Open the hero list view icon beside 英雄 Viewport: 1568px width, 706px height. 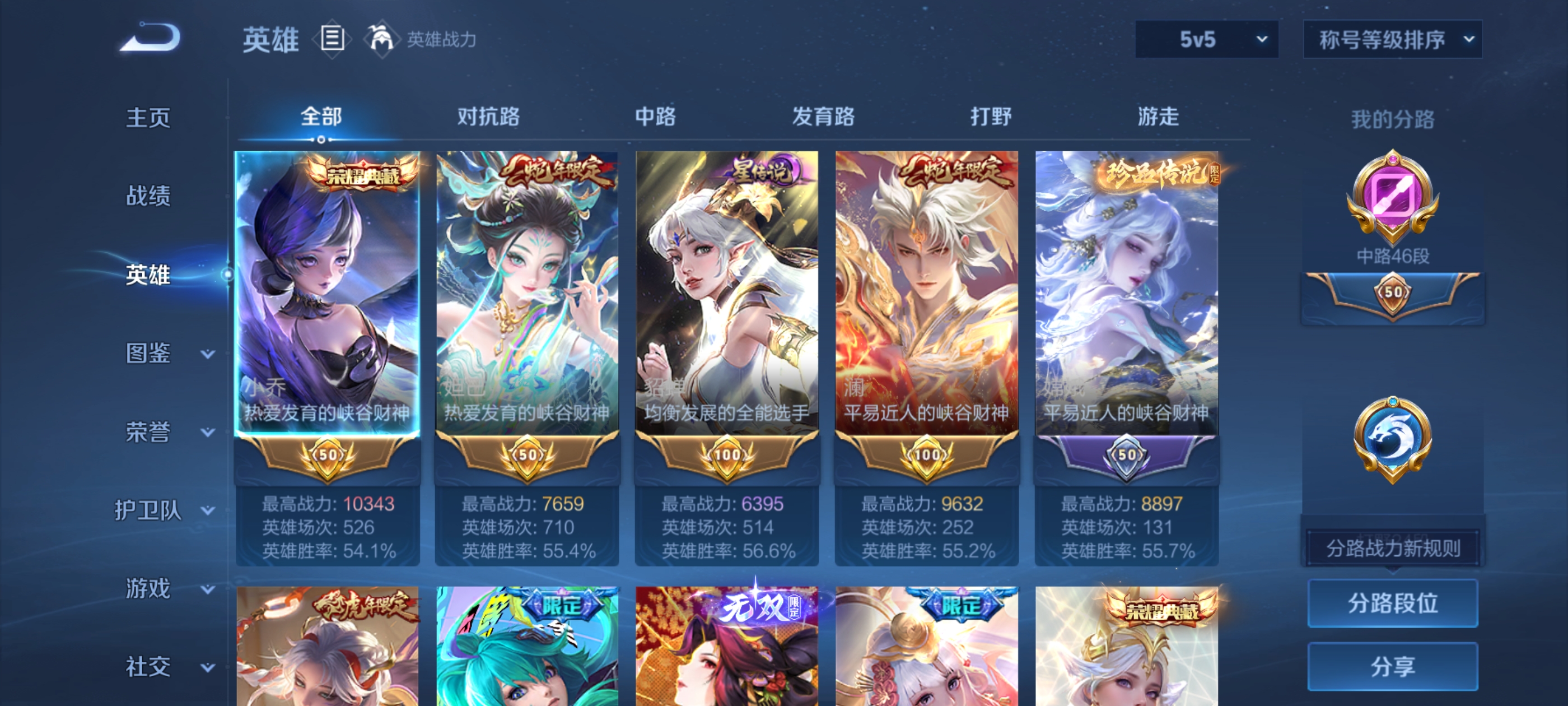[332, 38]
